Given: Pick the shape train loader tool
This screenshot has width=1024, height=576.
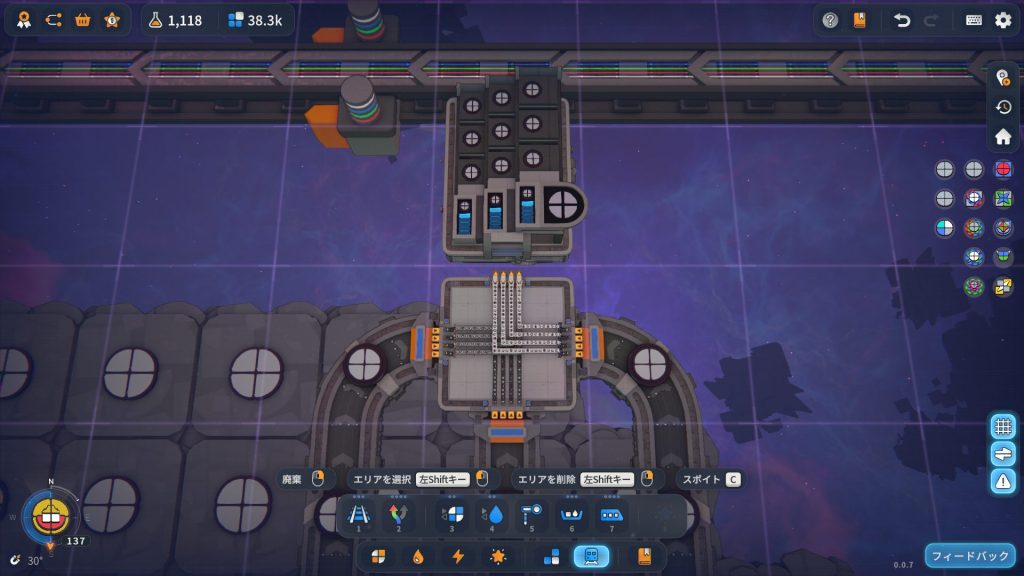Looking at the screenshot, I should click(x=451, y=515).
